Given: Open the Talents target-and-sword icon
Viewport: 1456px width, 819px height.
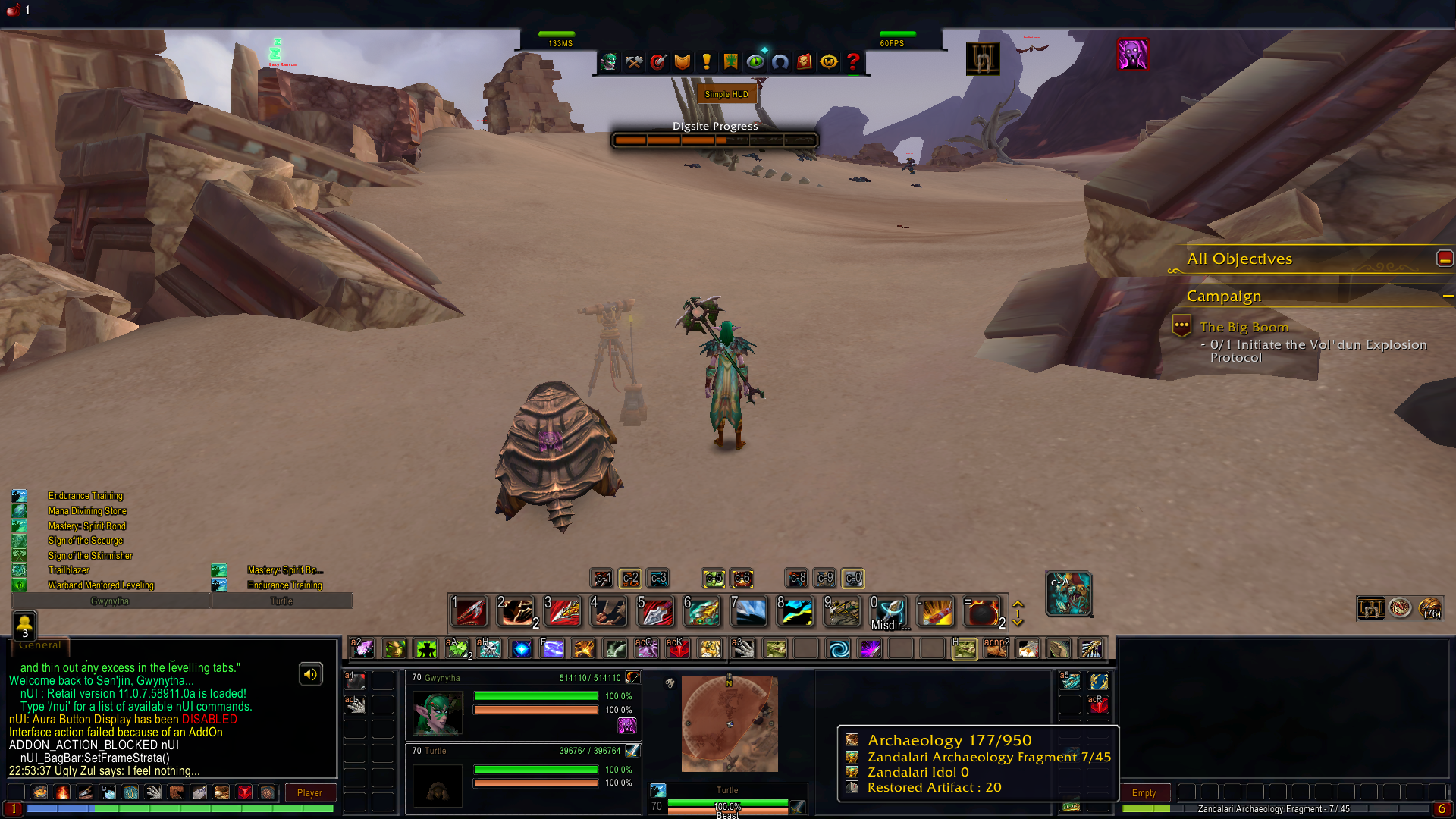Looking at the screenshot, I should point(658,62).
